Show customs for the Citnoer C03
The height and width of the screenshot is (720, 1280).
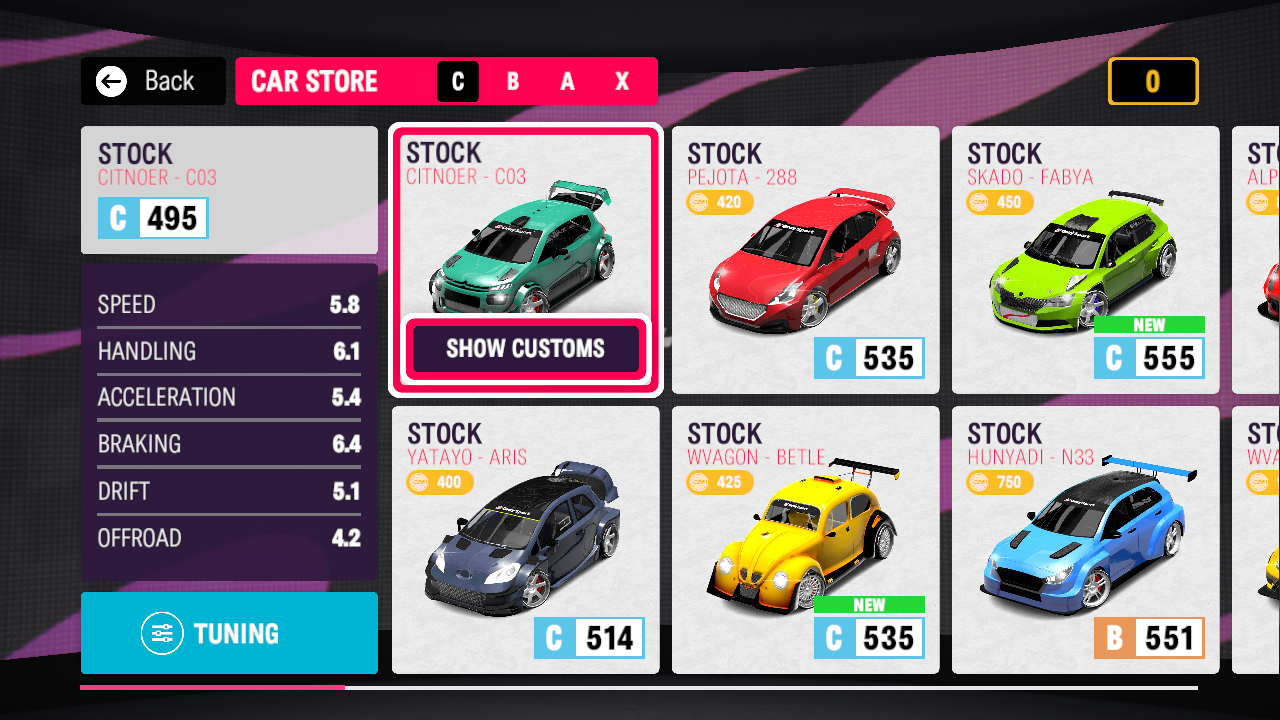point(525,349)
